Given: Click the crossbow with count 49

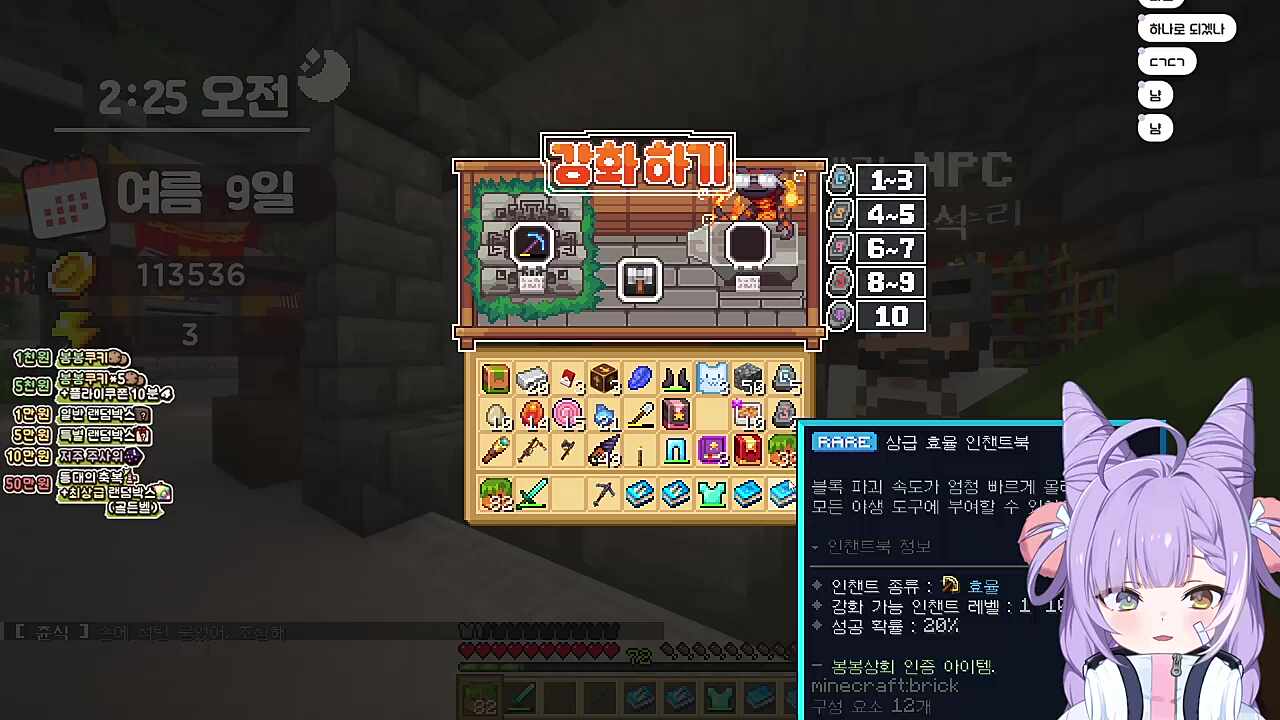Looking at the screenshot, I should pyautogui.click(x=603, y=451).
